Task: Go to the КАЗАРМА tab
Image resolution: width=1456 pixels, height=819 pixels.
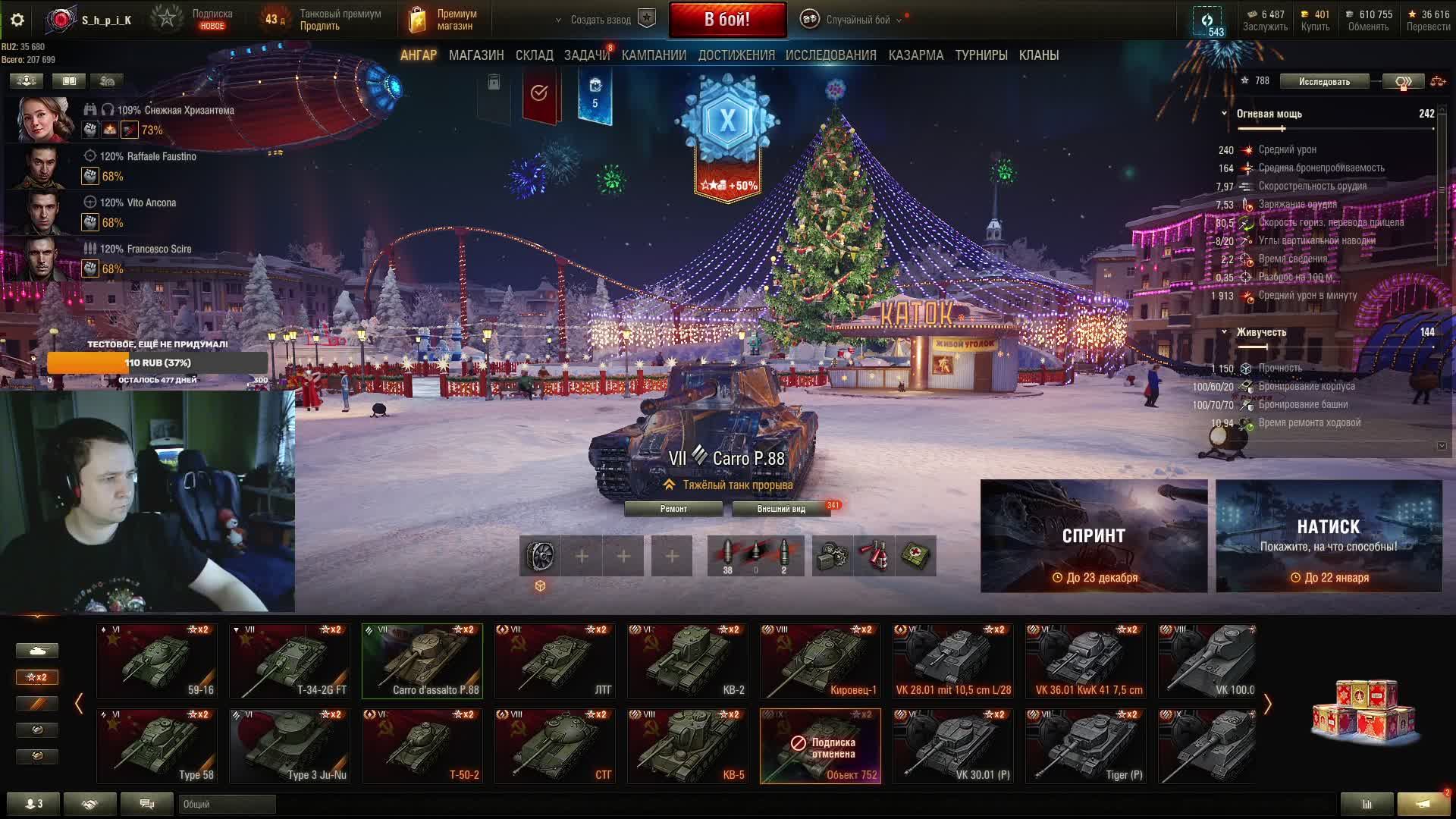Action: tap(915, 55)
